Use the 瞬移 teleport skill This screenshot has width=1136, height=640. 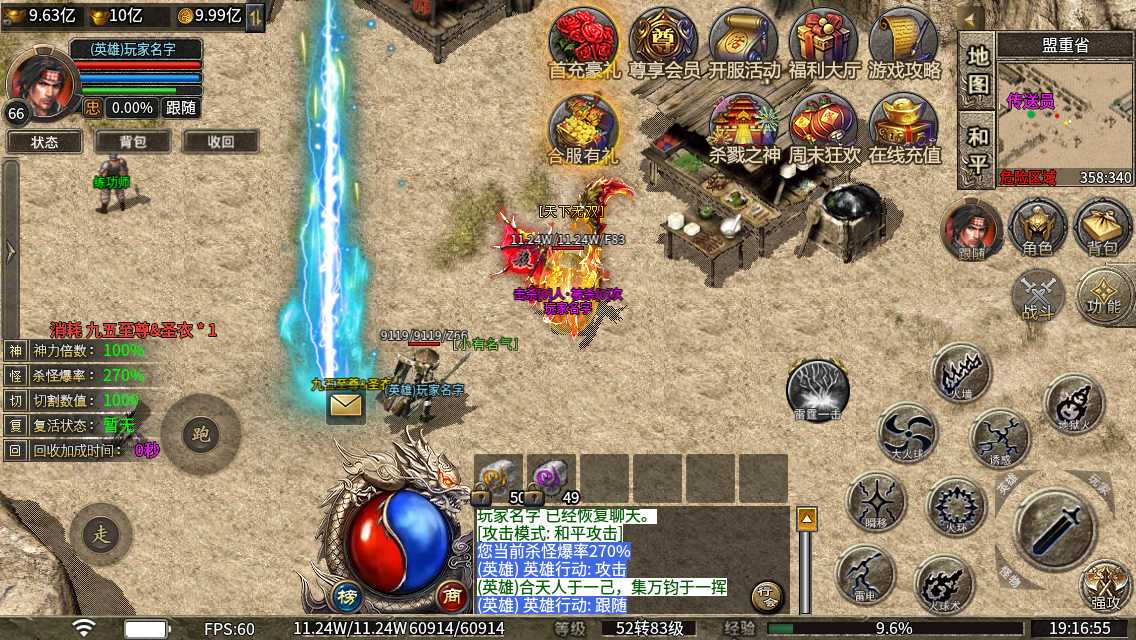[877, 501]
